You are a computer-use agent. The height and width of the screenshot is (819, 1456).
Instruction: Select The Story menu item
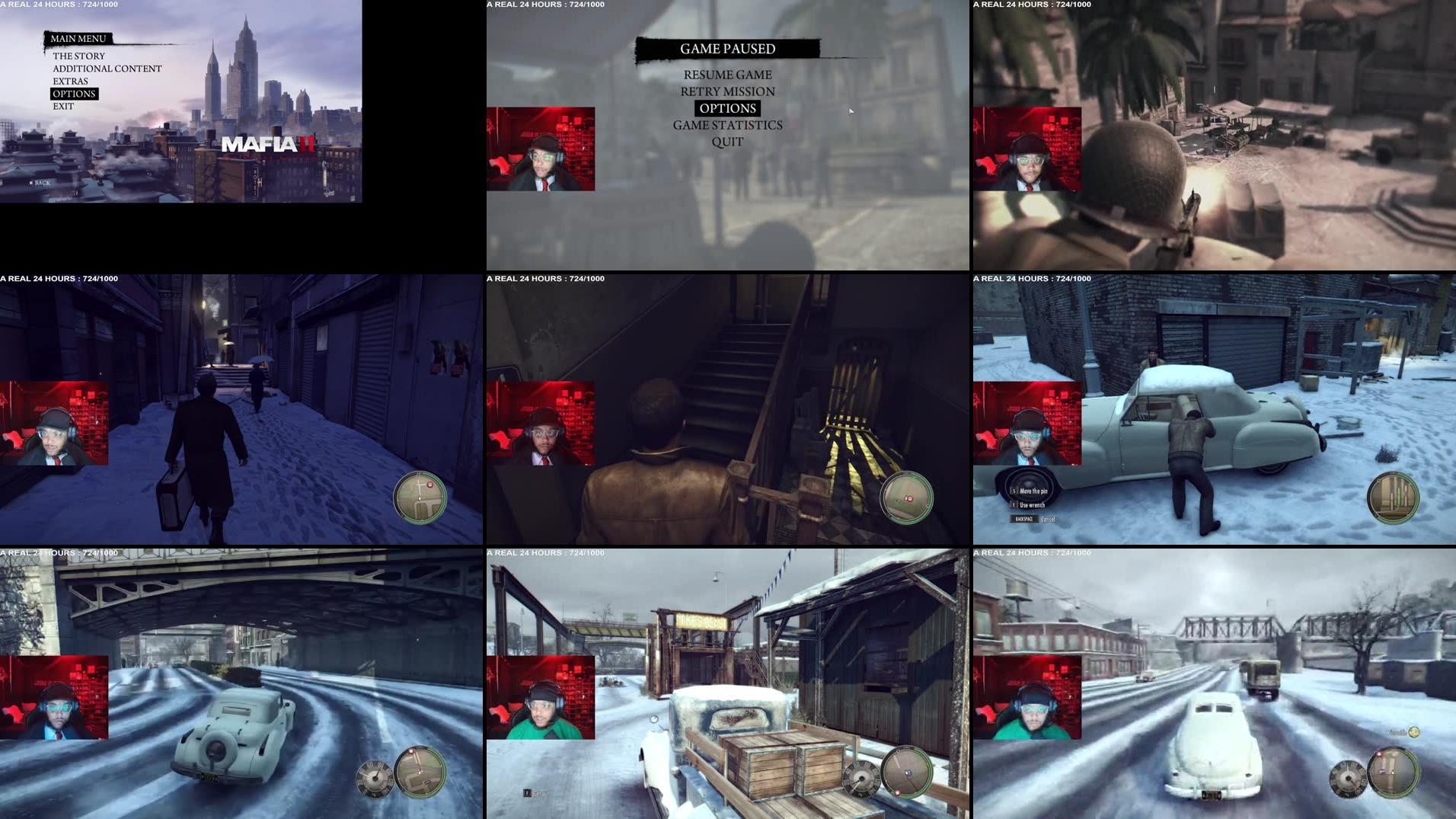(78, 56)
